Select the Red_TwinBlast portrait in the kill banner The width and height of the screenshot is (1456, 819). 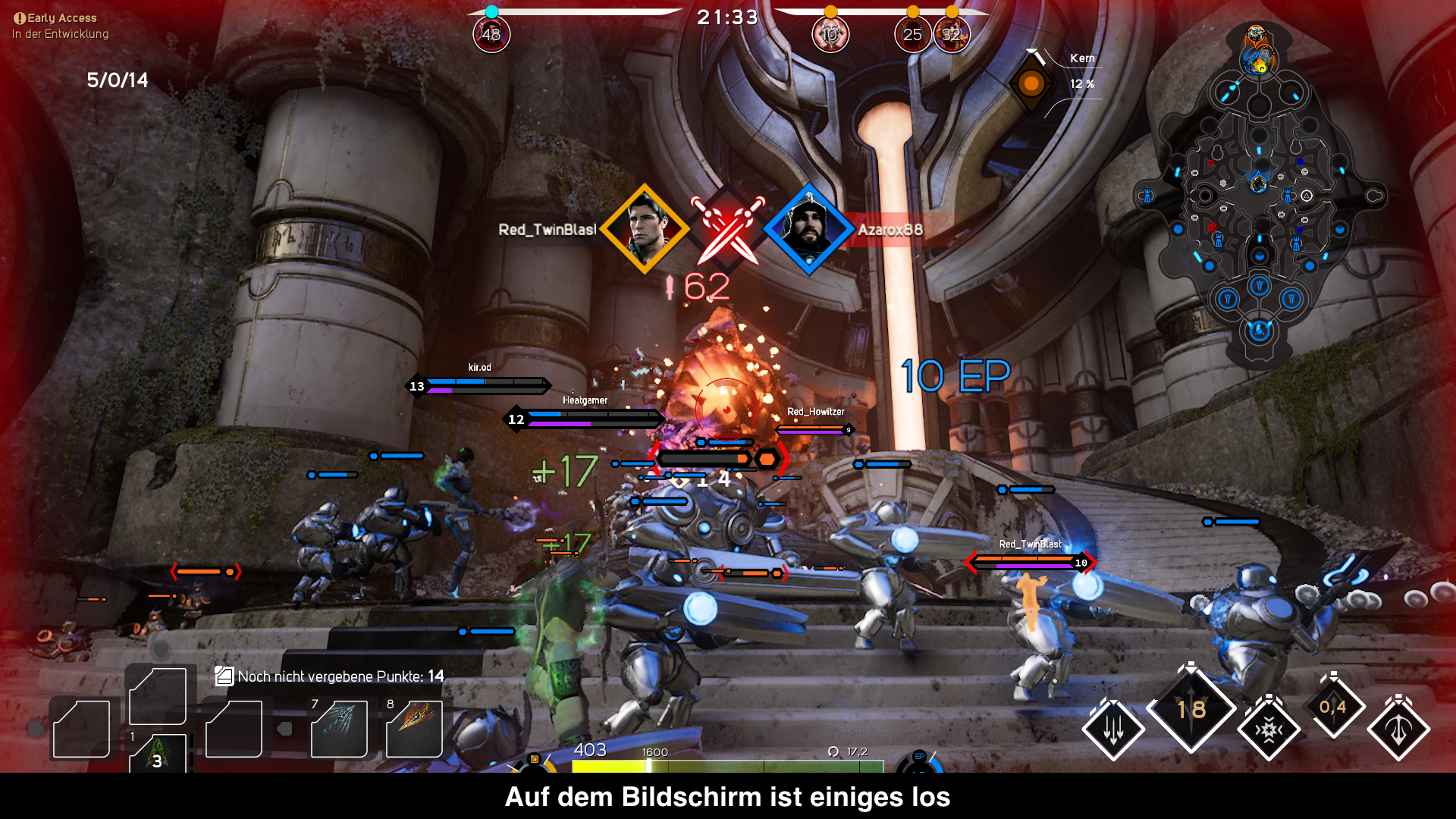[645, 228]
